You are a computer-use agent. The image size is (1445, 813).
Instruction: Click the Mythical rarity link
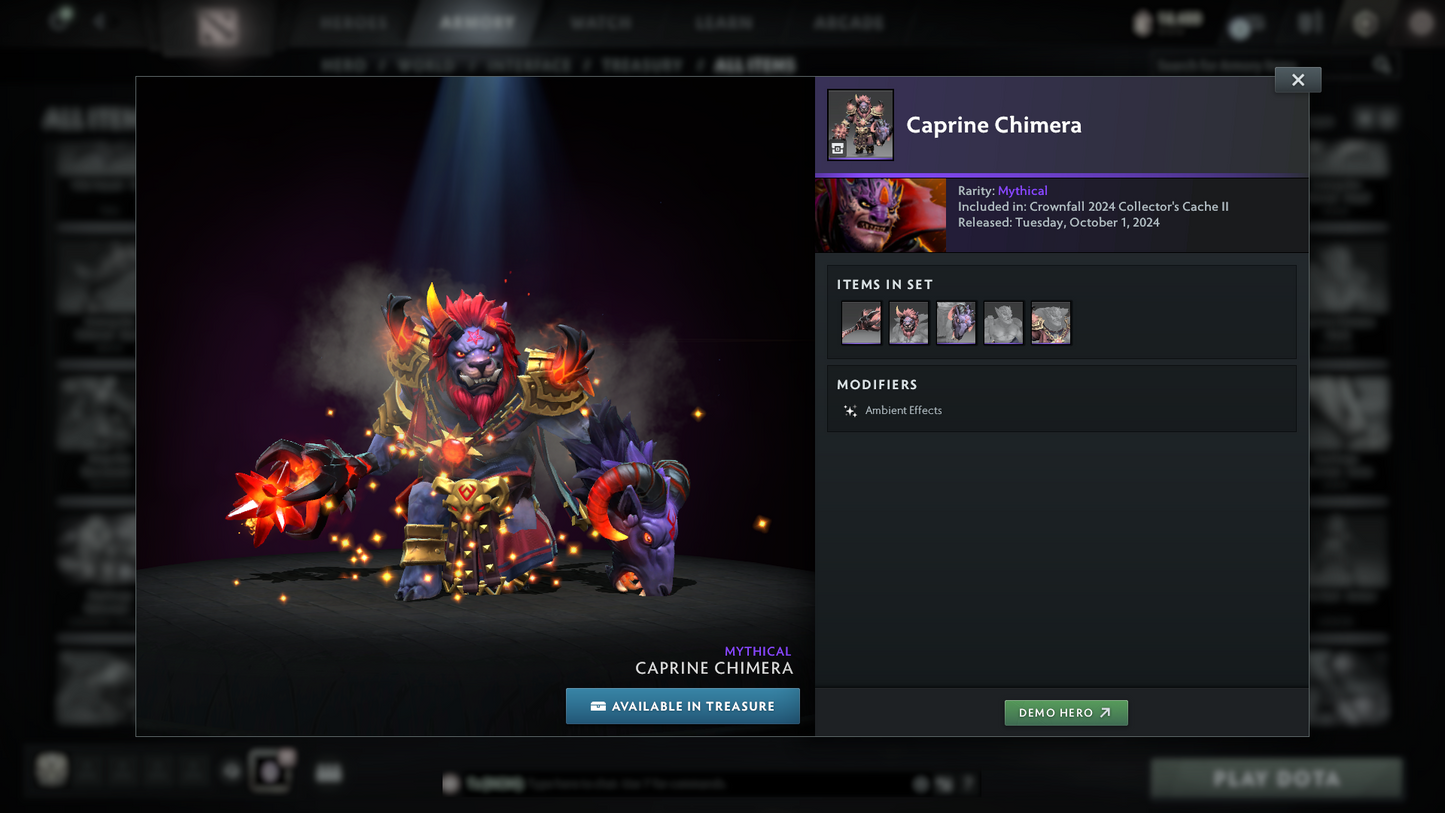click(x=1022, y=190)
